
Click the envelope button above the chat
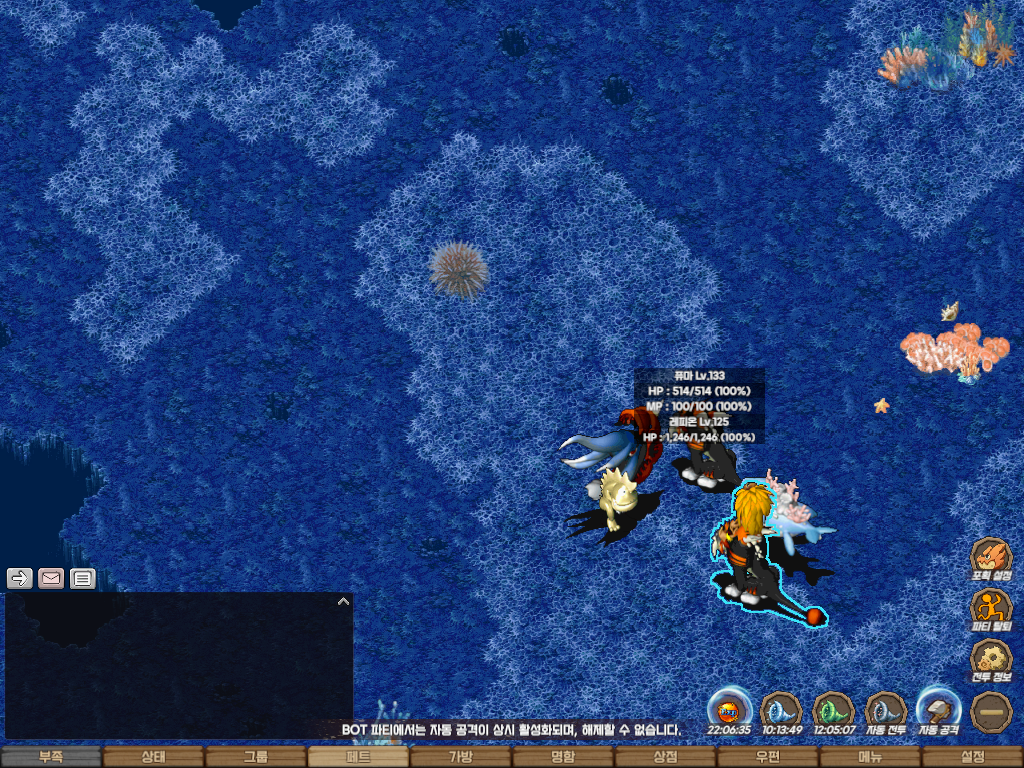[51, 578]
